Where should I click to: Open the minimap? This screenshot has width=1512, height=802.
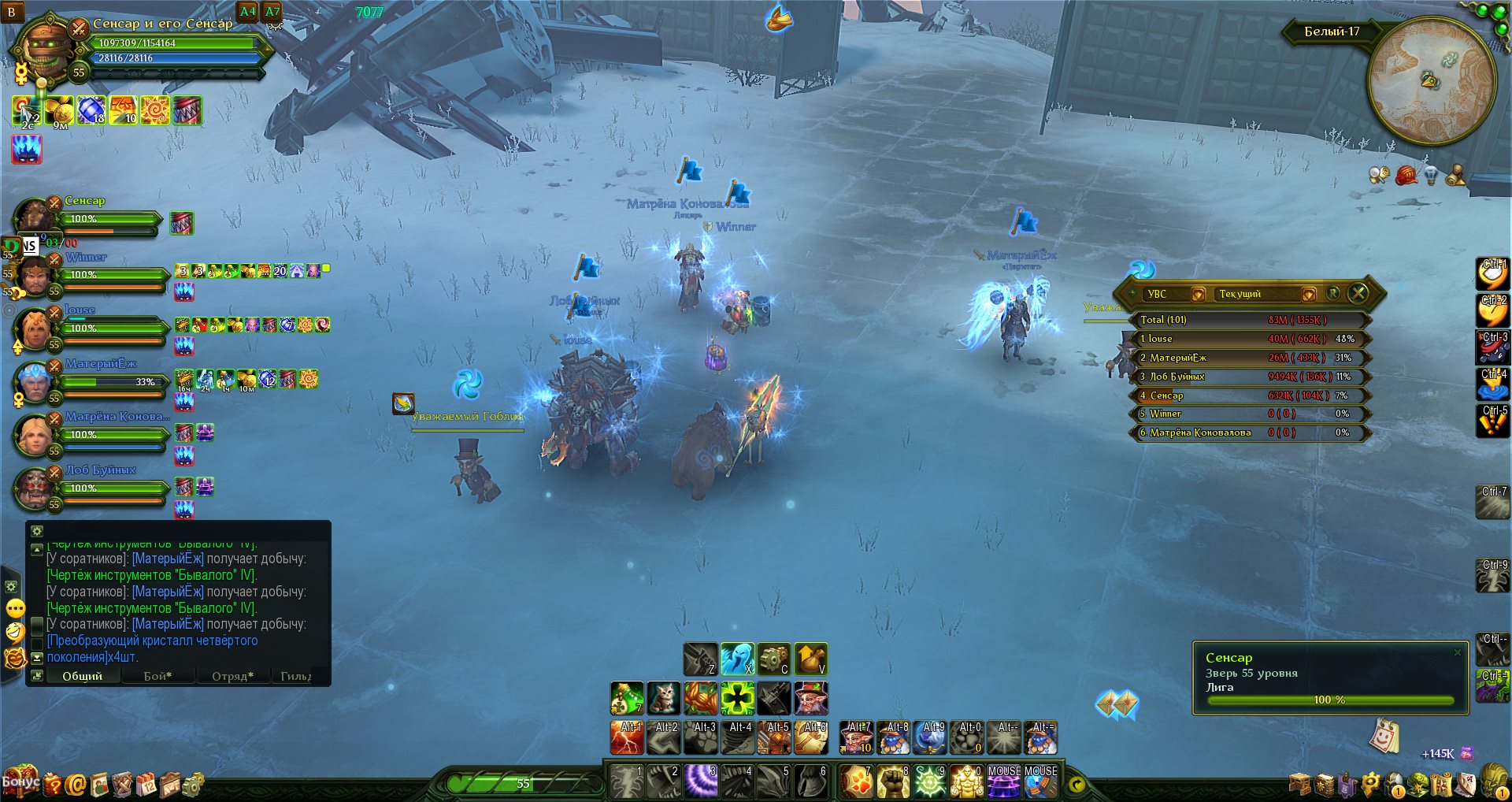(x=1432, y=80)
